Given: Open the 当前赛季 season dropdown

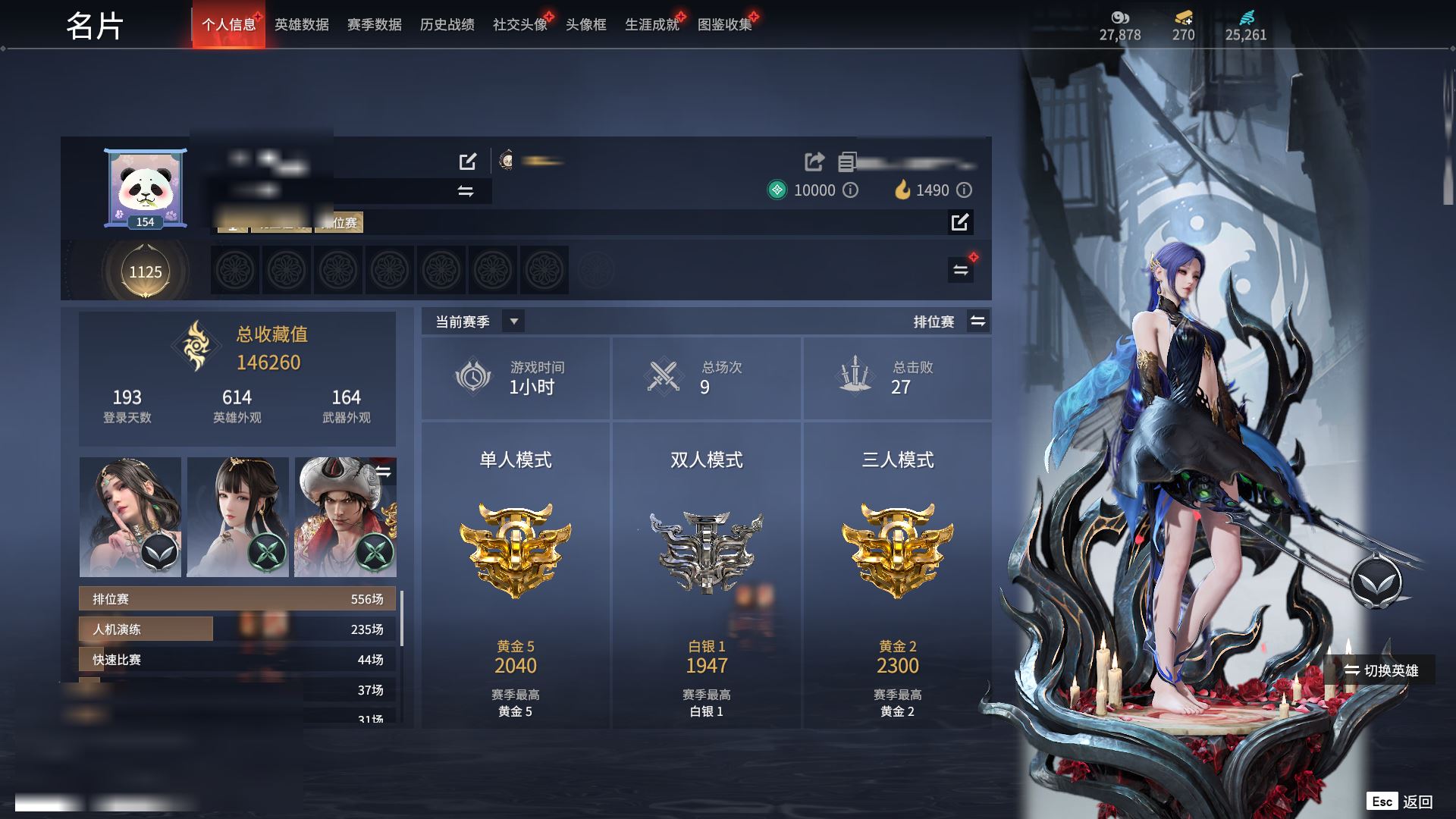Looking at the screenshot, I should [x=513, y=322].
